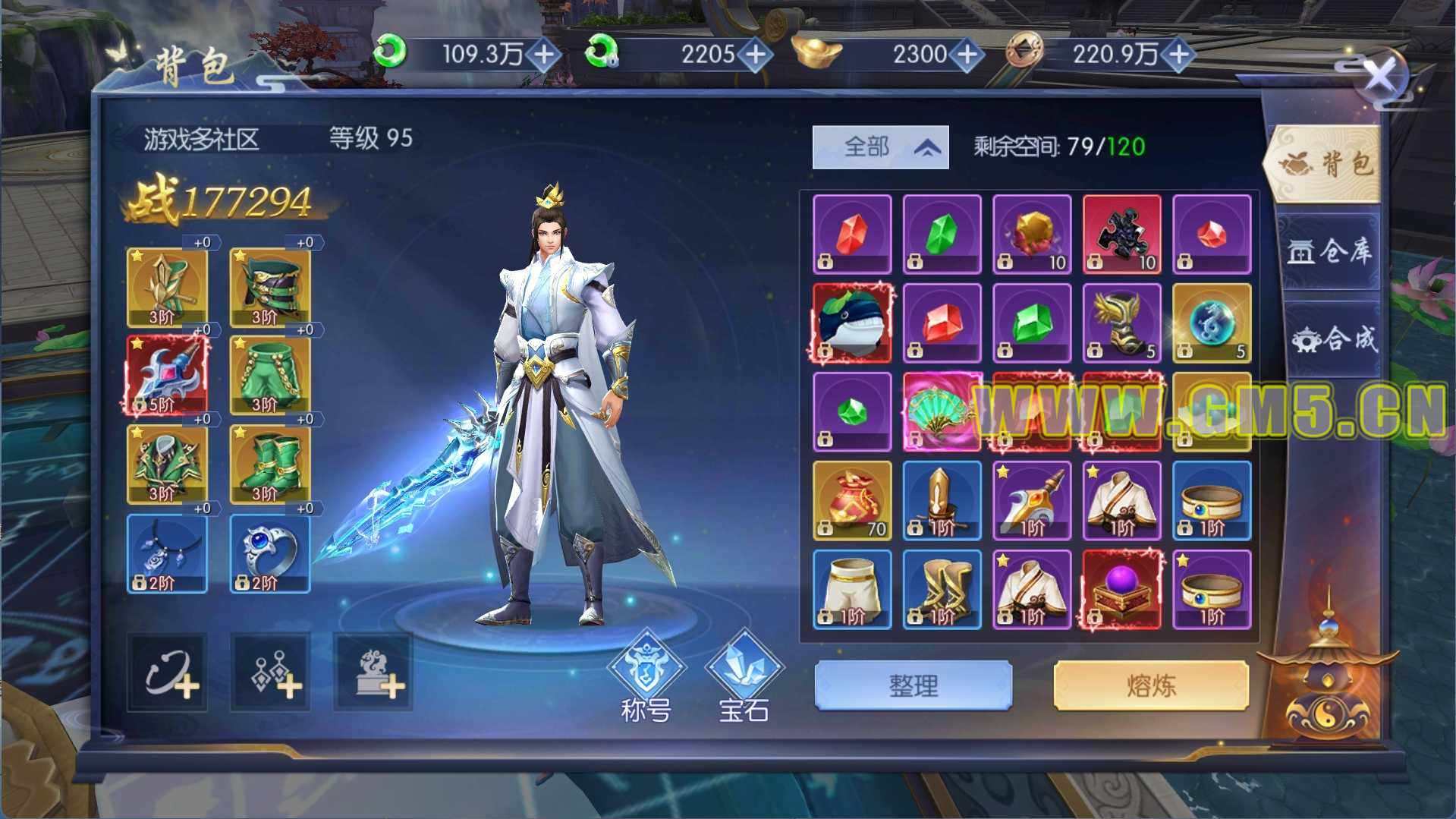
Task: Open the 熔炼 smelting function
Action: pyautogui.click(x=1150, y=685)
